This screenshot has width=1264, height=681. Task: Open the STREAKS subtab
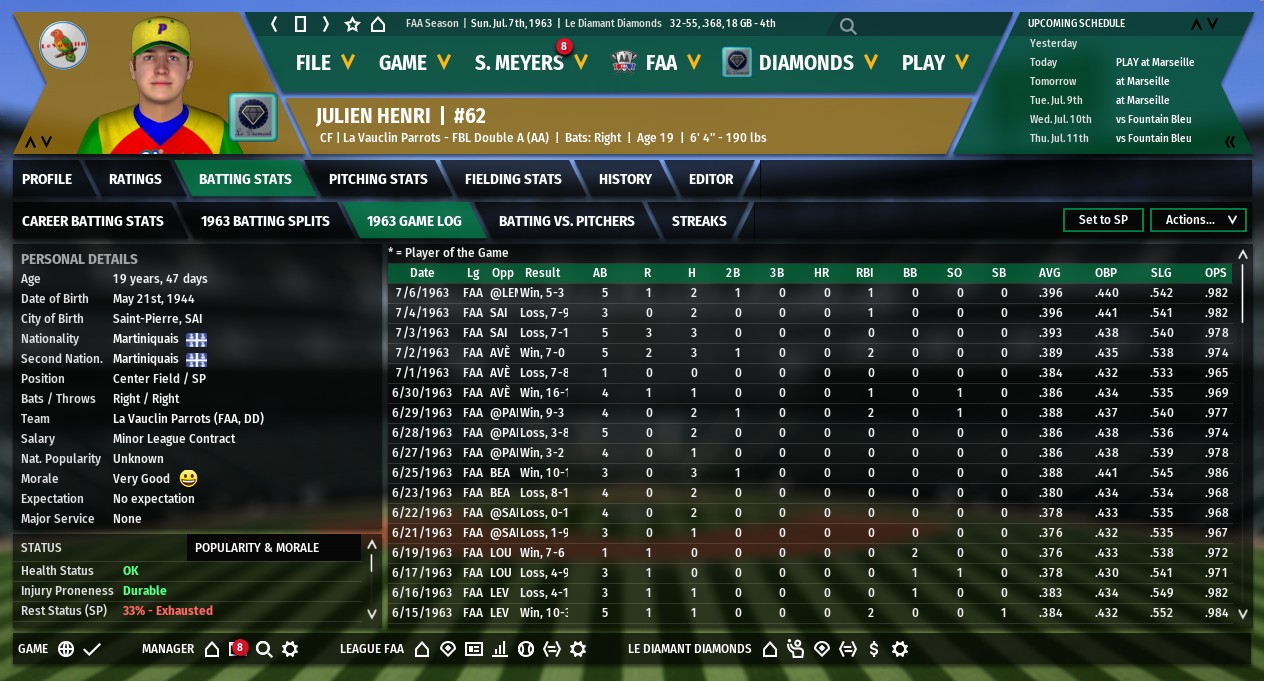(699, 220)
